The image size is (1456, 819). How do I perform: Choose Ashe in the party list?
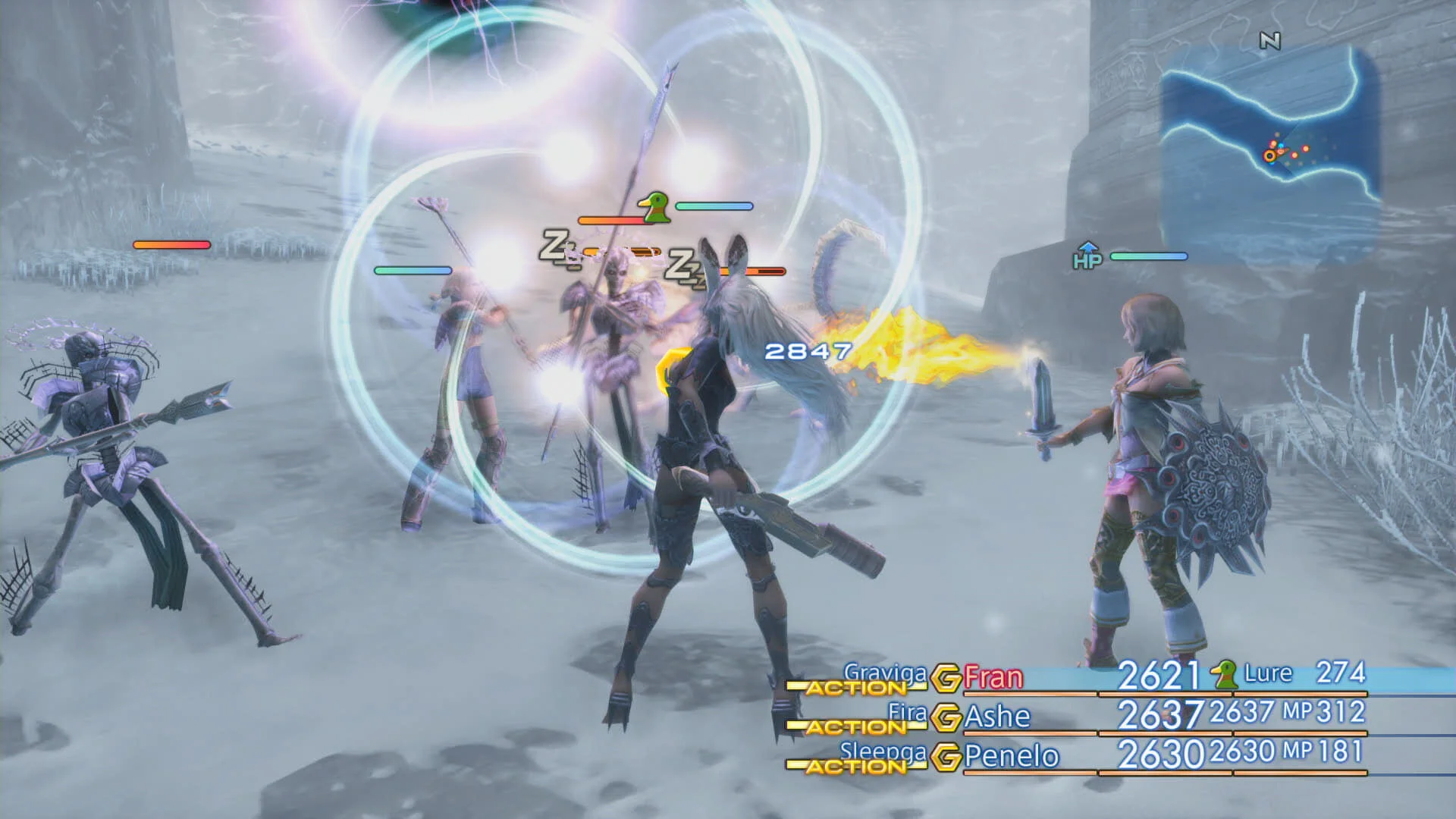997,717
